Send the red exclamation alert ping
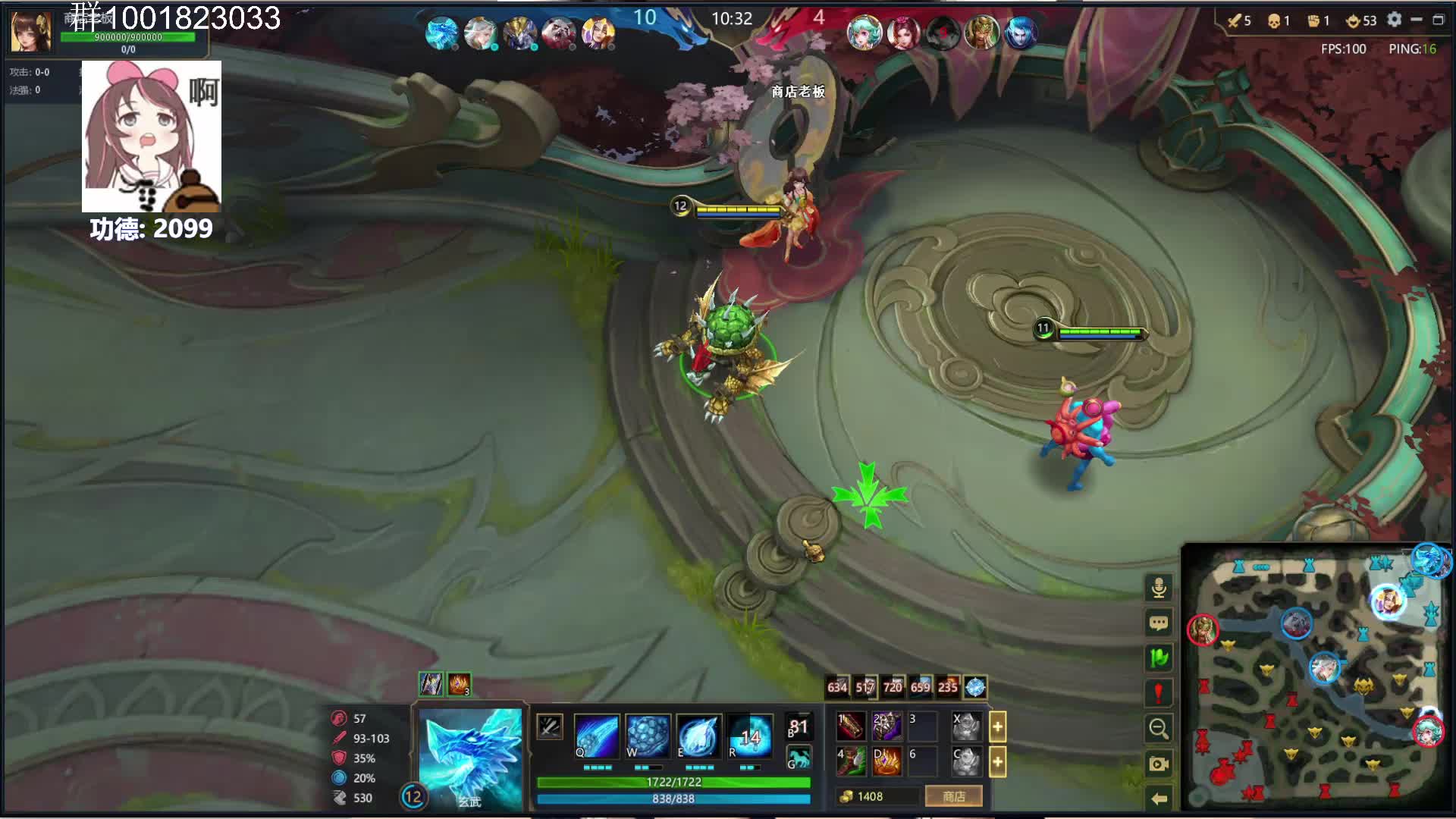 pyautogui.click(x=1159, y=693)
